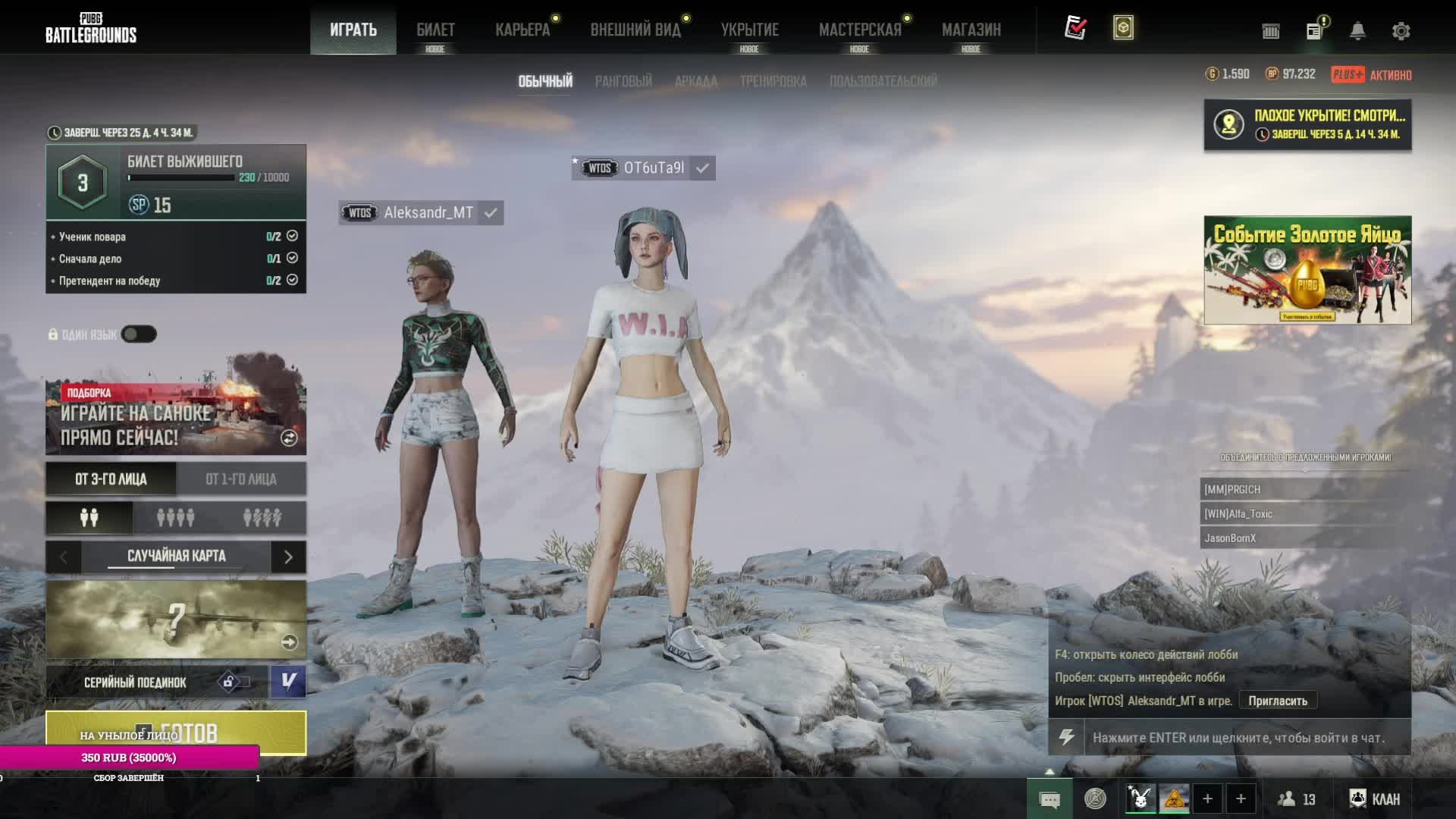This screenshot has width=1456, height=819.
Task: Show notifications via the bell icon
Action: tap(1357, 31)
